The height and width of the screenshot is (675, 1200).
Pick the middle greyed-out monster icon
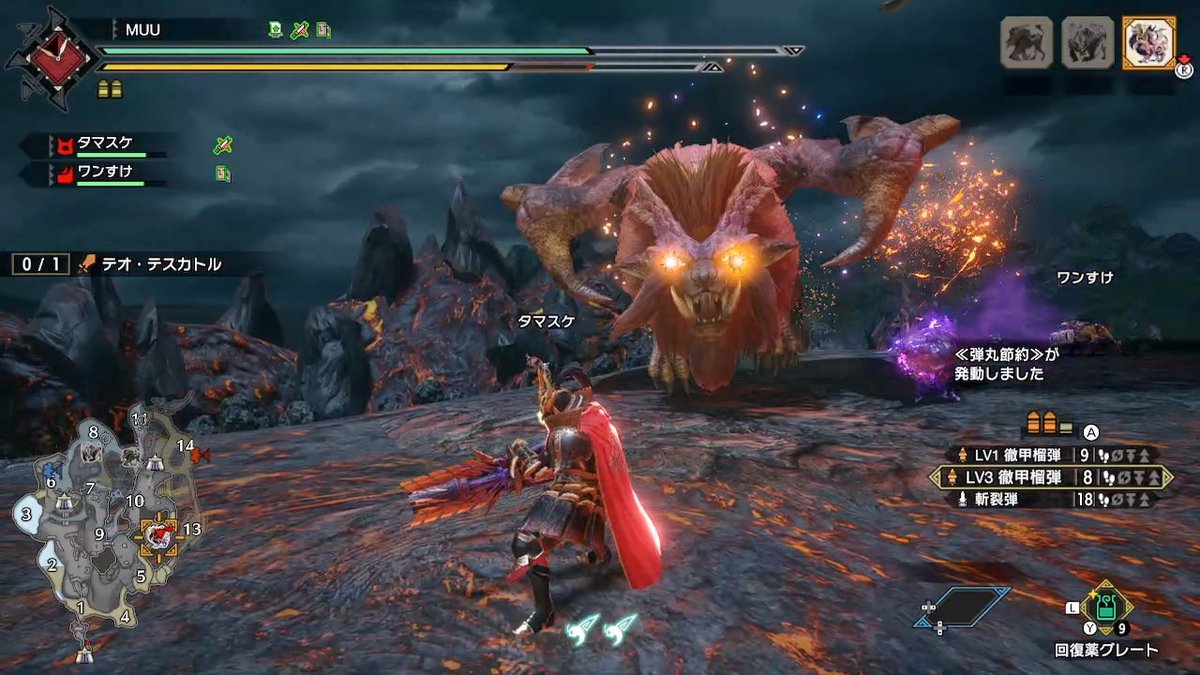[x=1088, y=43]
